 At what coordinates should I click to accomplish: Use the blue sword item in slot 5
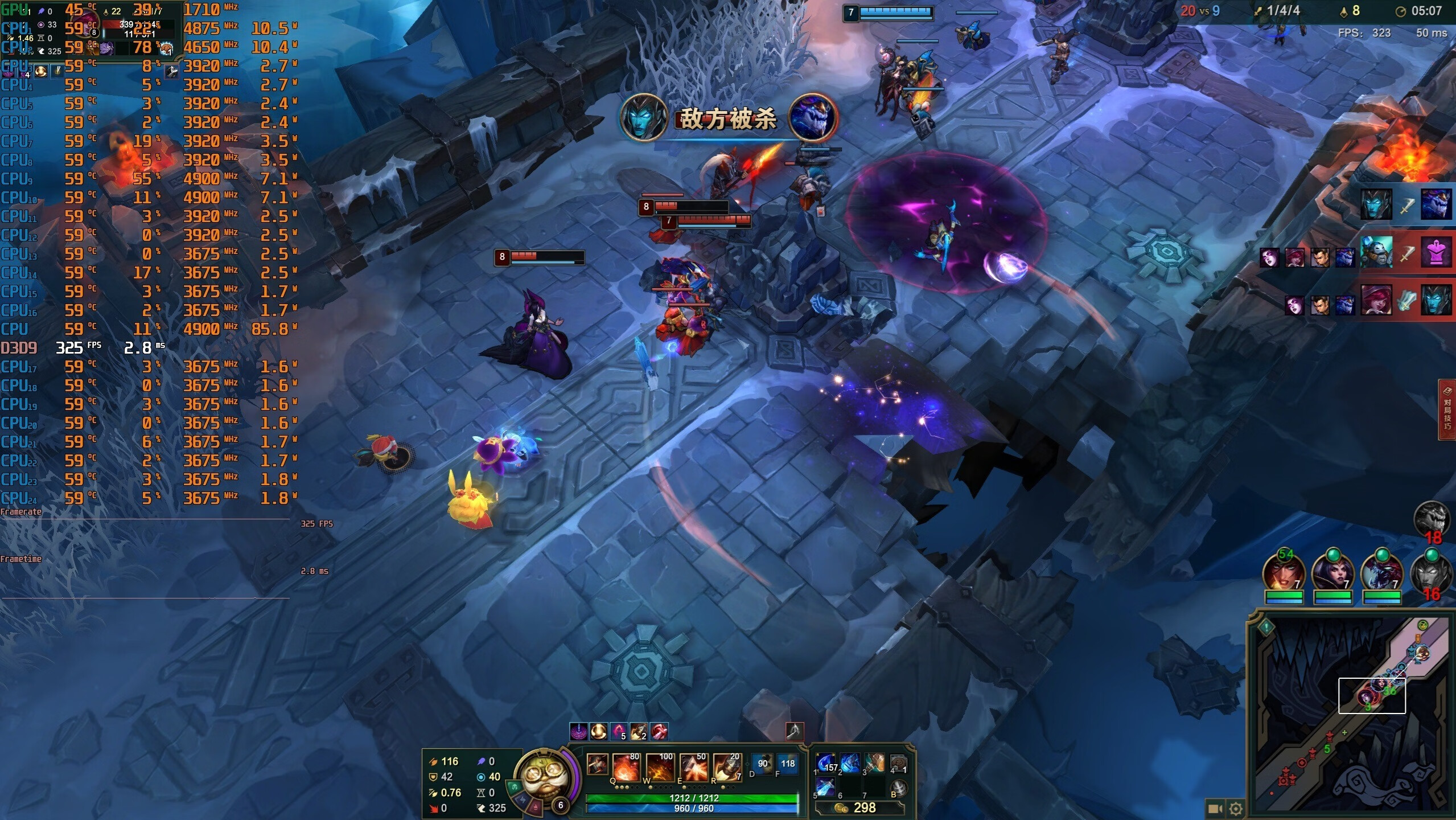825,788
